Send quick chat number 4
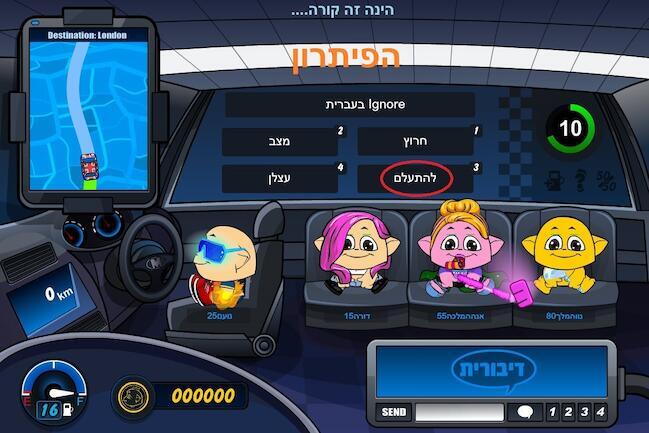The image size is (649, 433). click(x=599, y=412)
